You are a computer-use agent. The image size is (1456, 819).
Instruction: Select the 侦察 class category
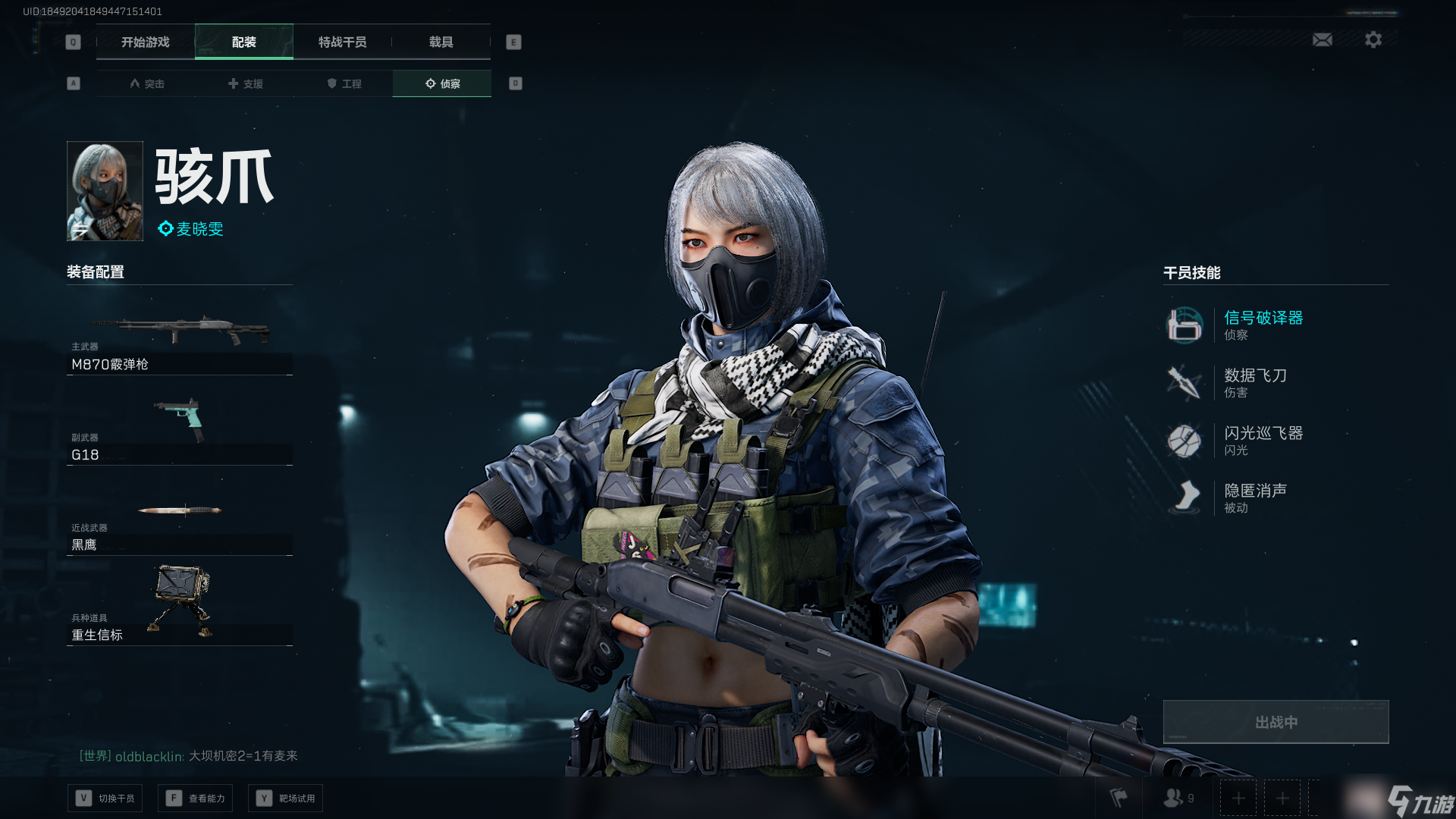442,83
